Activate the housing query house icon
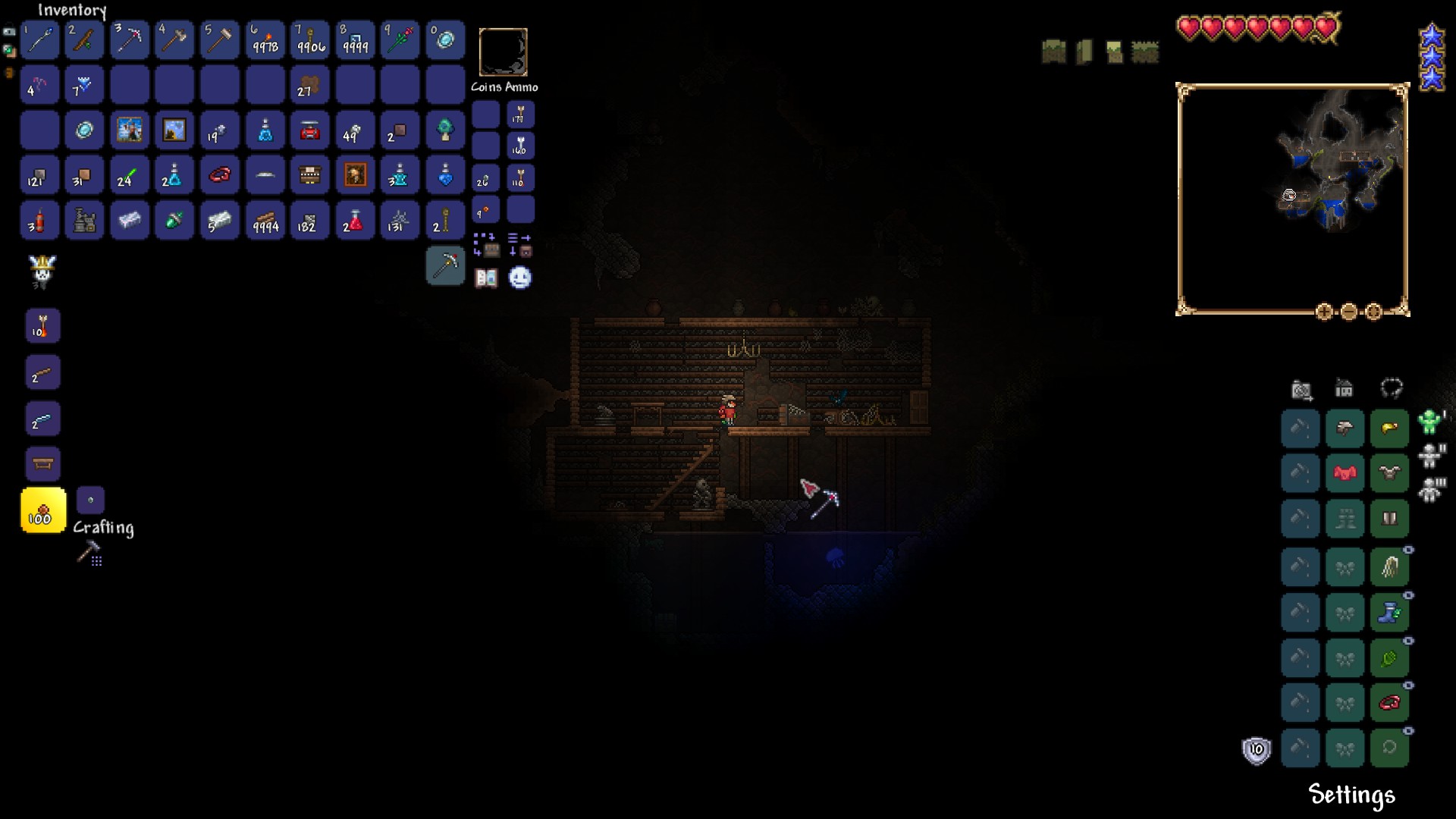1456x819 pixels. (1345, 388)
